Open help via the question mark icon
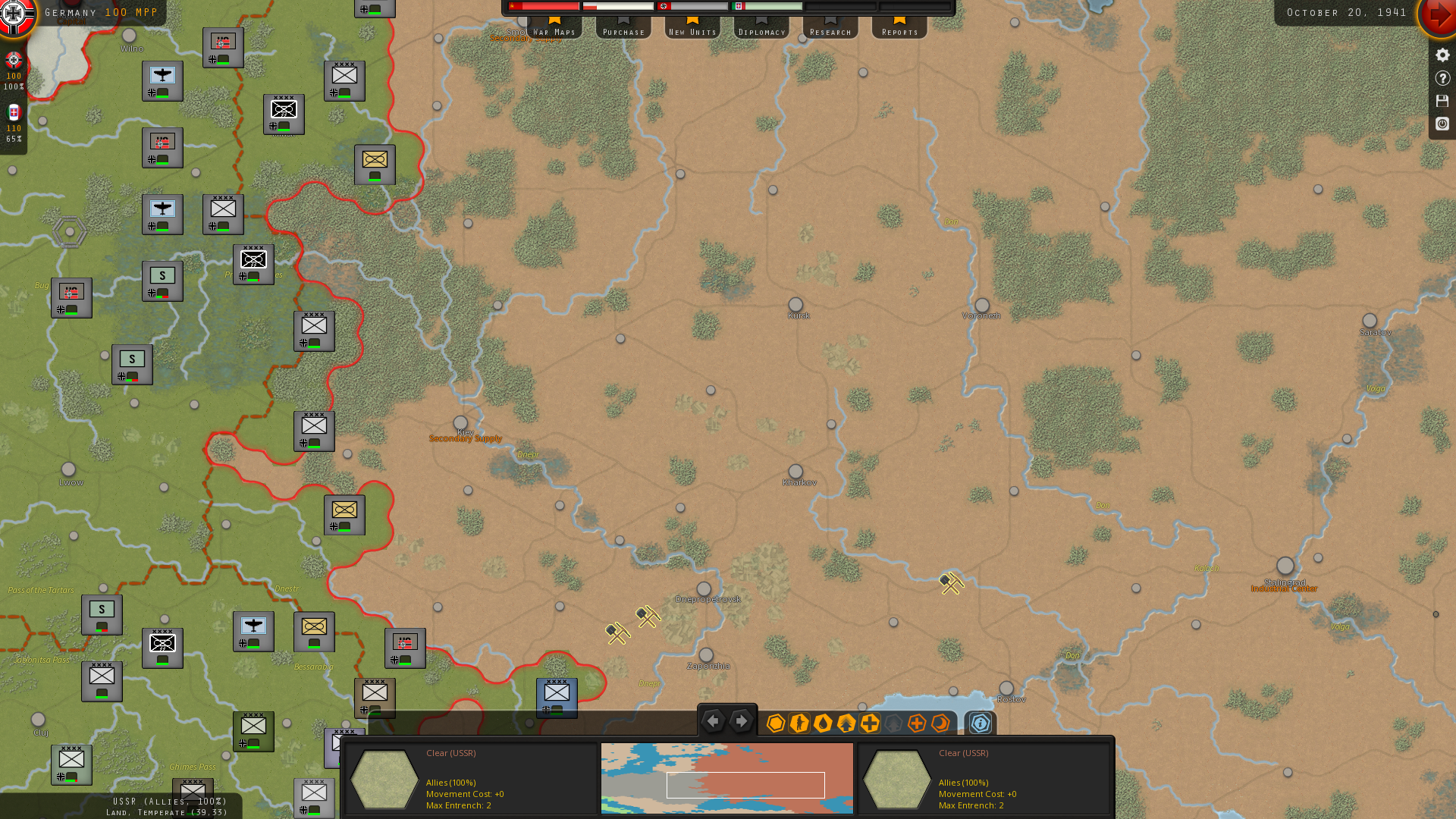 (1442, 78)
